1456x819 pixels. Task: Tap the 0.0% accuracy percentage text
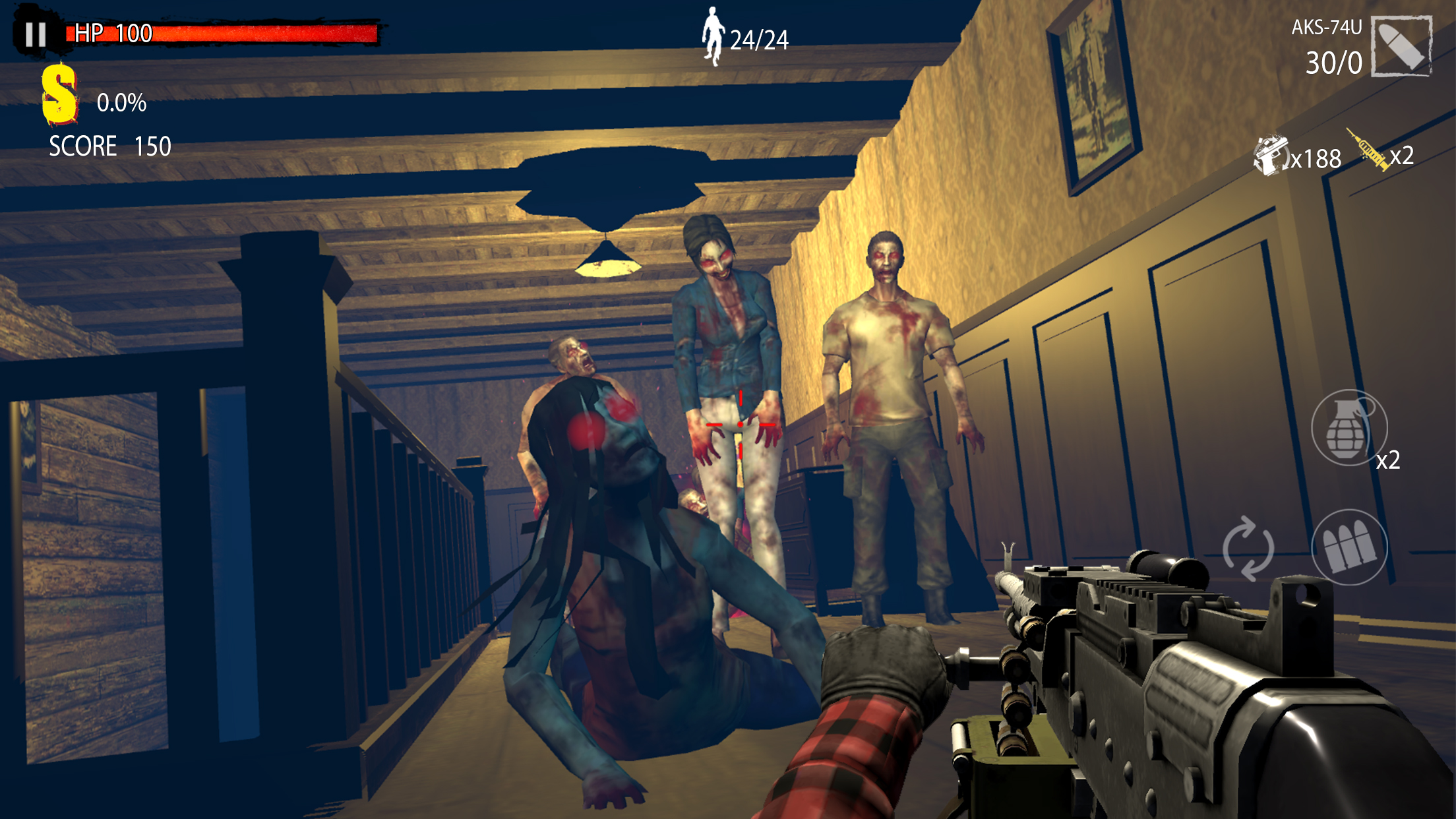click(x=122, y=102)
